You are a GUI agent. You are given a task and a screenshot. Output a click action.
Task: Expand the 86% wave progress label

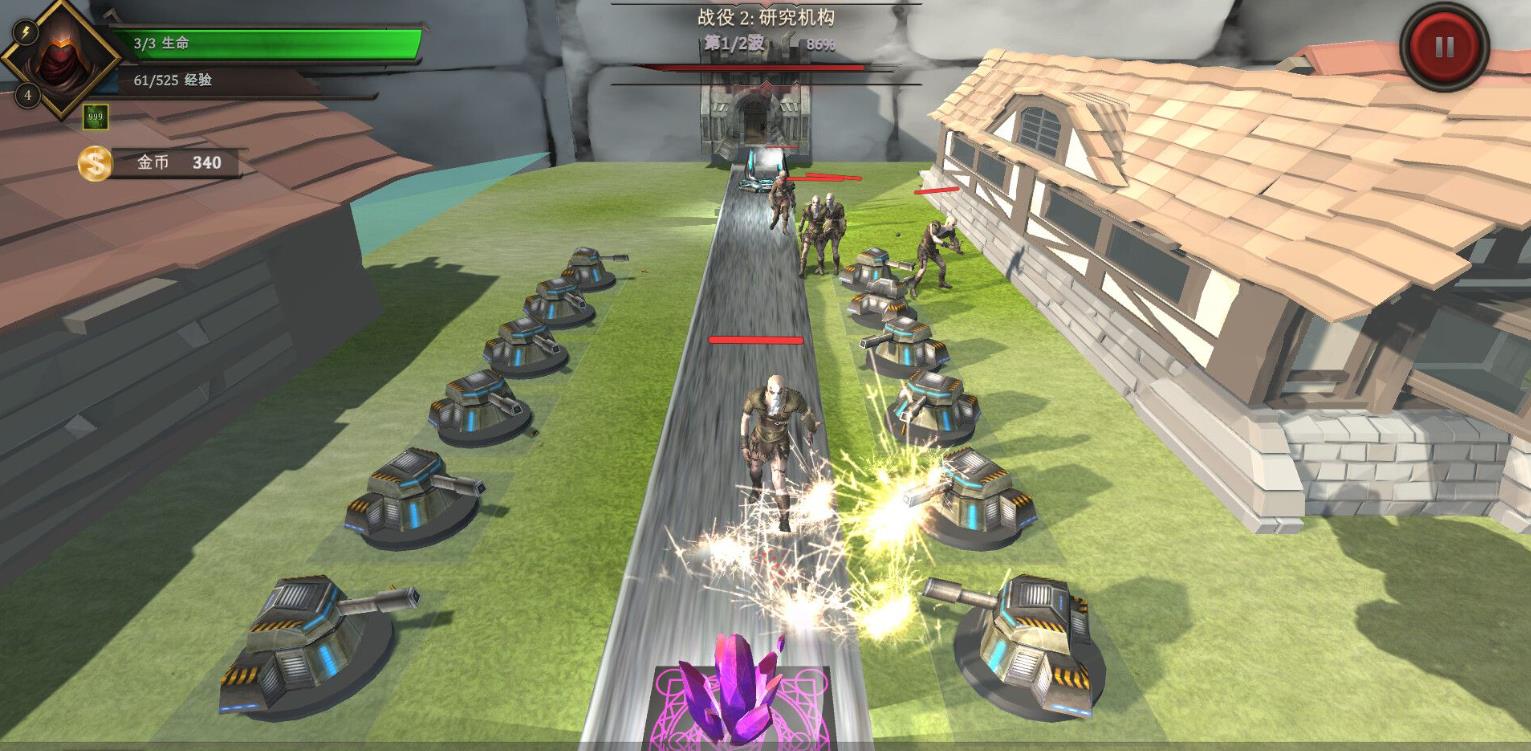coord(820,44)
